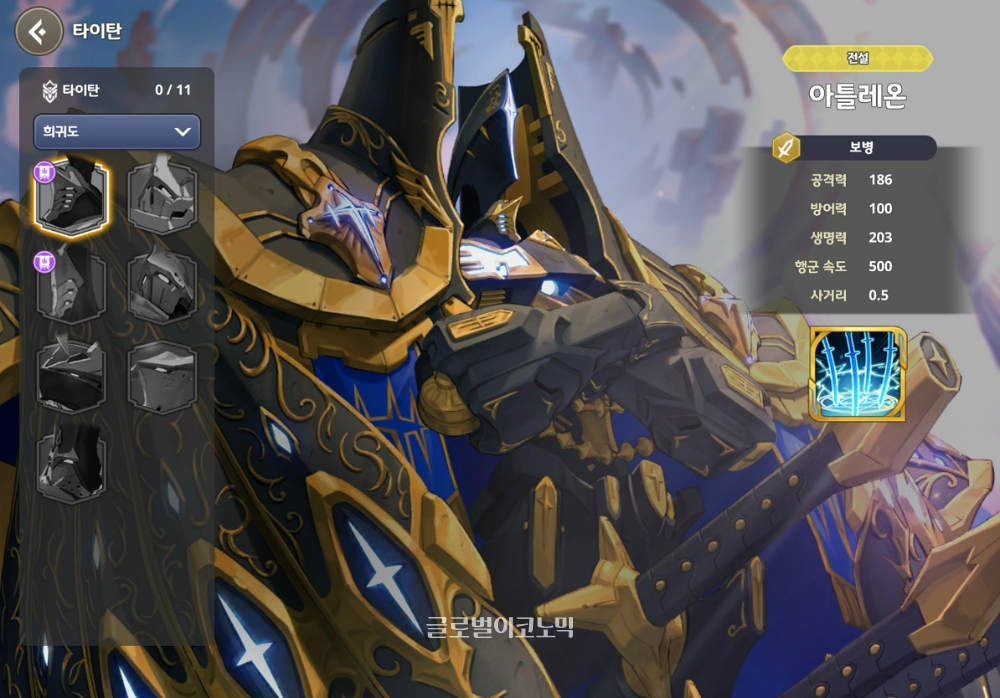Viewport: 1000px width, 698px height.
Task: Open the 희귀도 sorting dropdown
Action: (x=117, y=132)
